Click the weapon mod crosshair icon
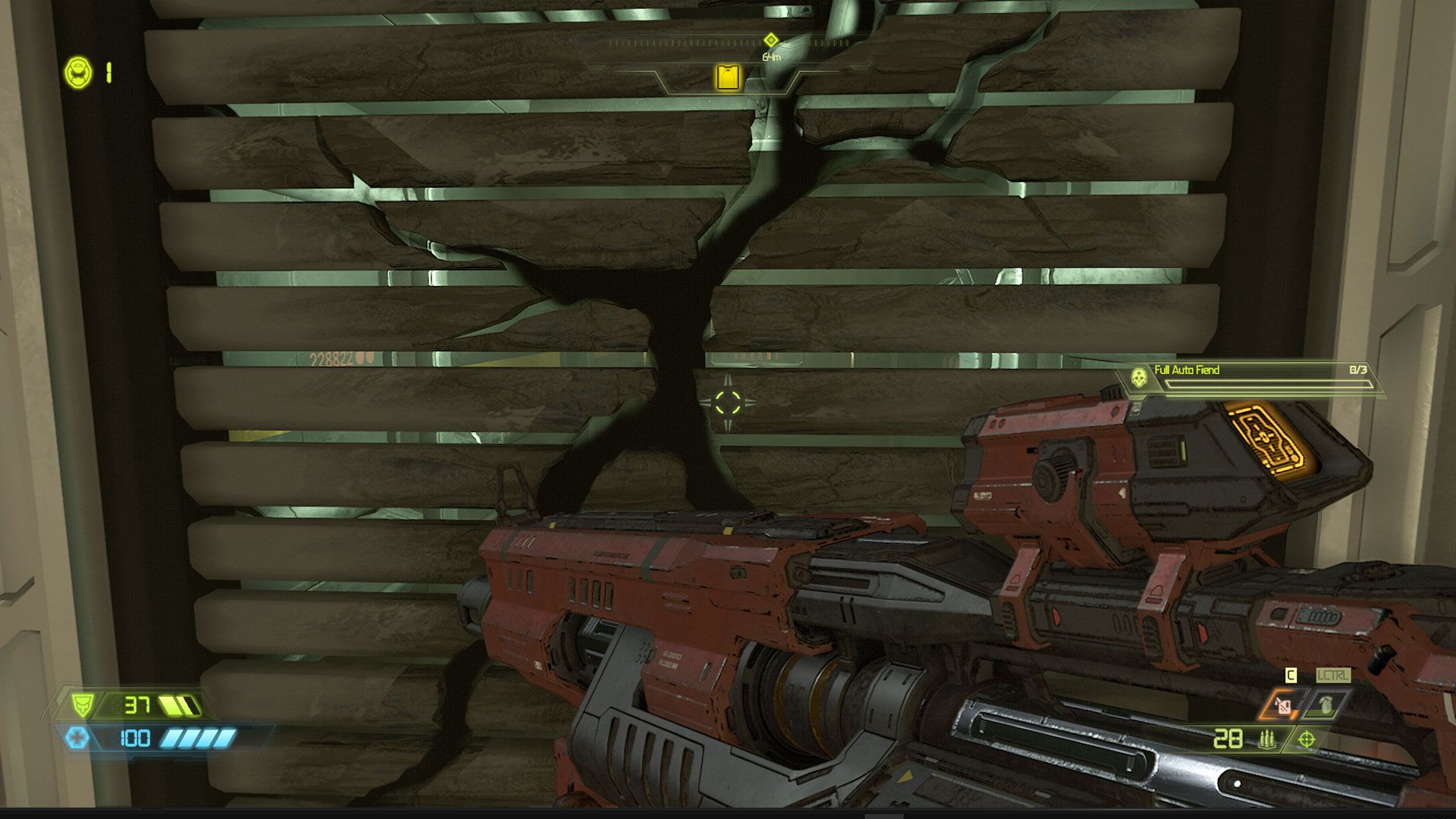1456x819 pixels. (x=1307, y=739)
